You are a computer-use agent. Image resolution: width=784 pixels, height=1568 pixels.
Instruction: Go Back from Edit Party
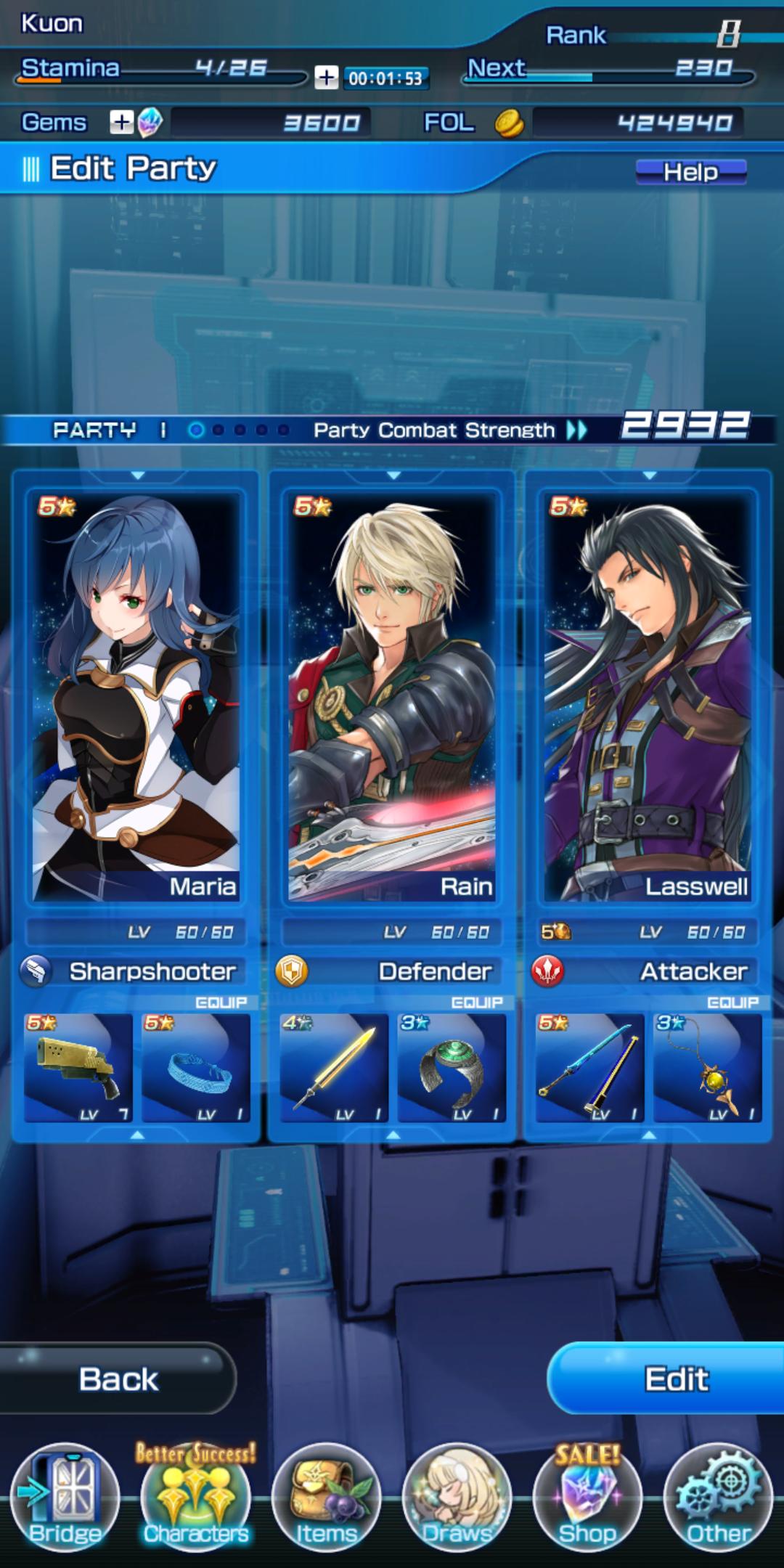118,1379
